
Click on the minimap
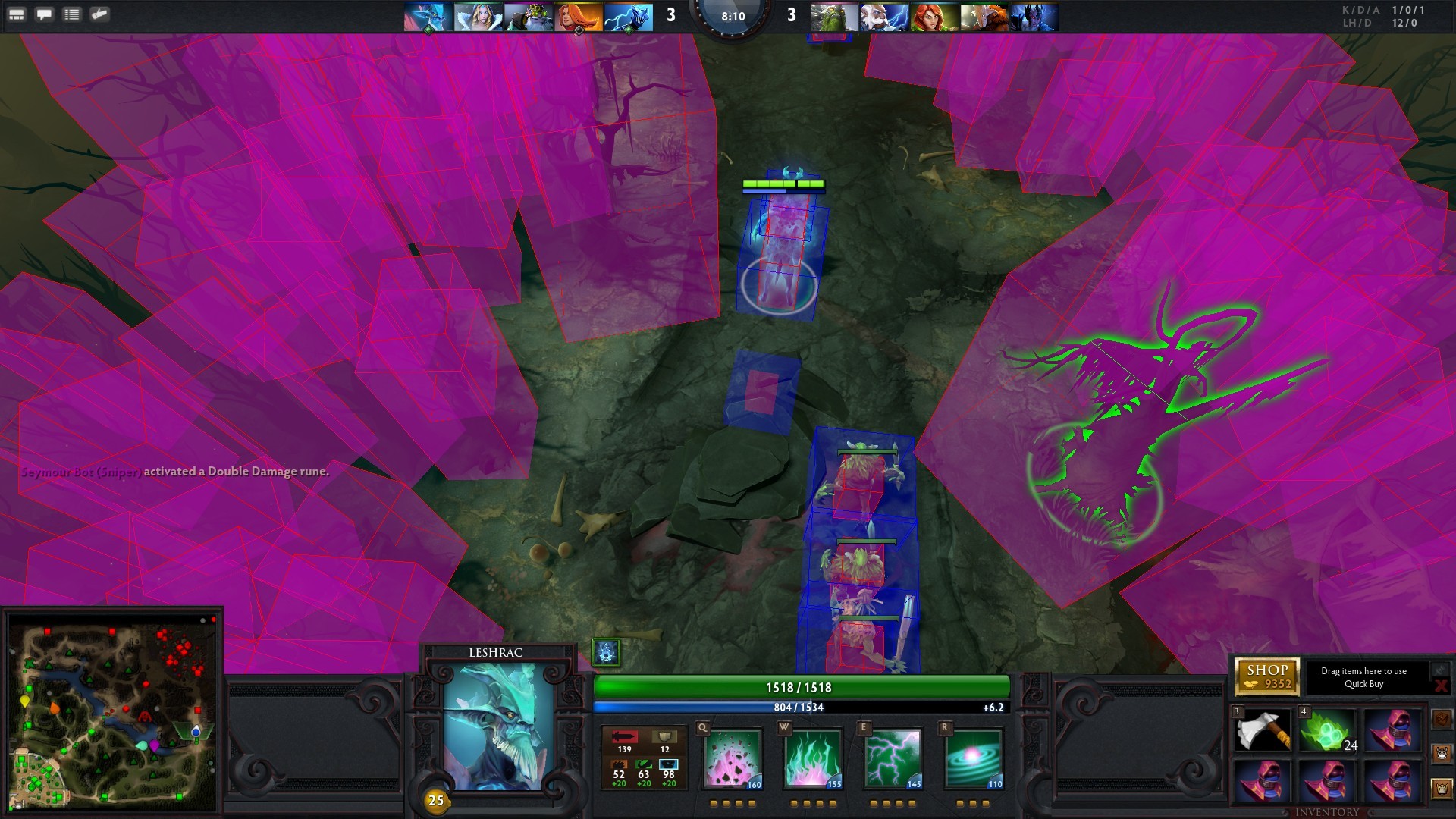[x=112, y=711]
